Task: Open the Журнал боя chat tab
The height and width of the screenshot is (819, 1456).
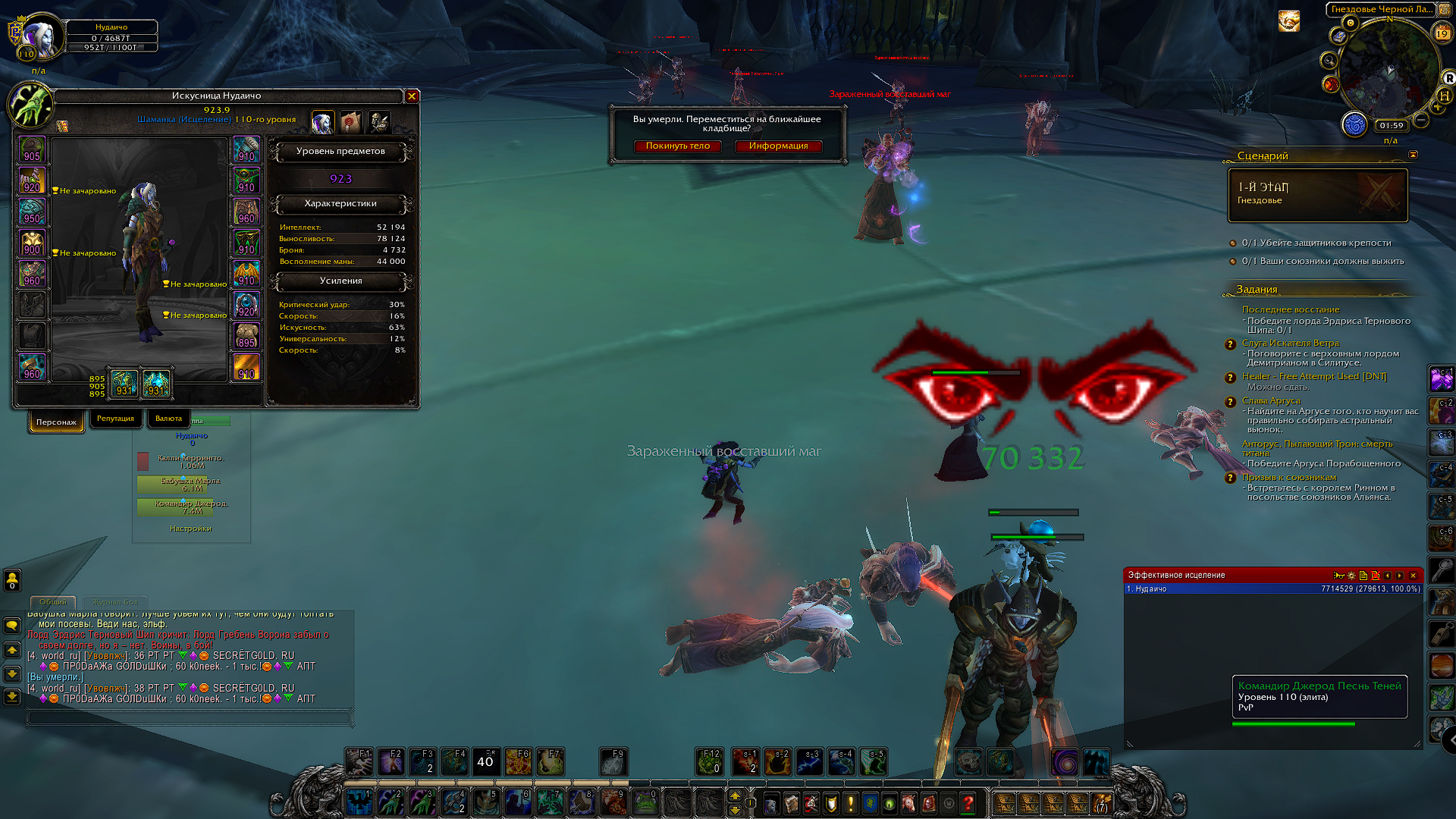Action: click(x=115, y=602)
